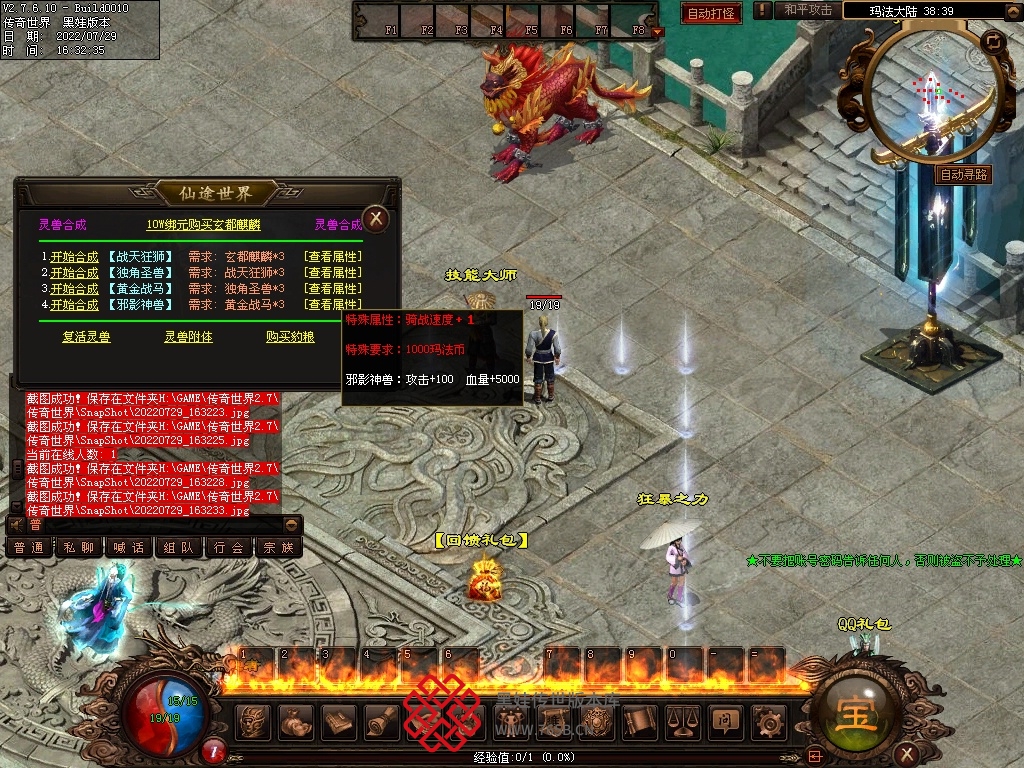Activate the 自动寻路 auto-pathfinding button
Image resolution: width=1024 pixels, height=768 pixels.
click(x=964, y=174)
